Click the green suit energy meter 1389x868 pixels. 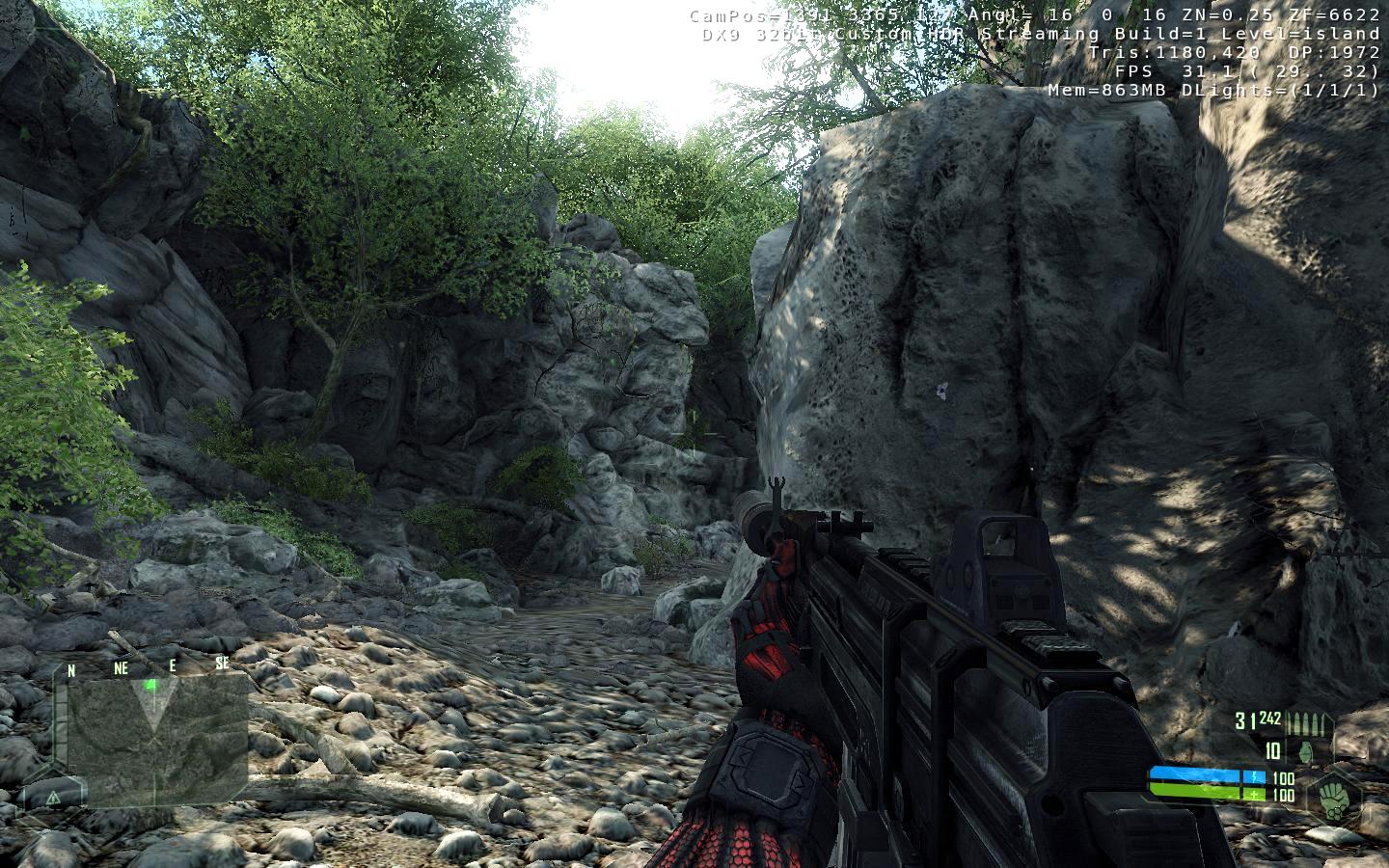(1190, 791)
